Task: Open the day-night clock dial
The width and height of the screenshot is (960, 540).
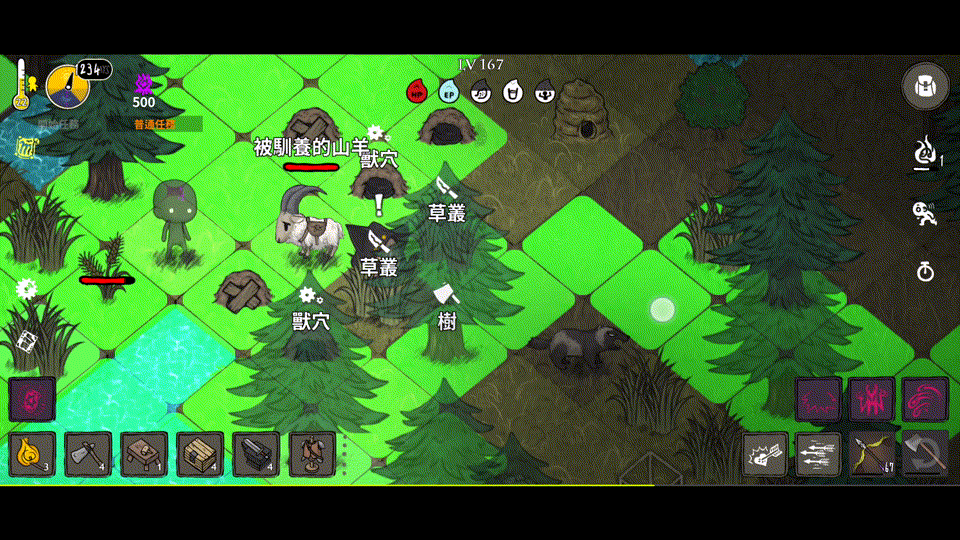Action: point(67,87)
